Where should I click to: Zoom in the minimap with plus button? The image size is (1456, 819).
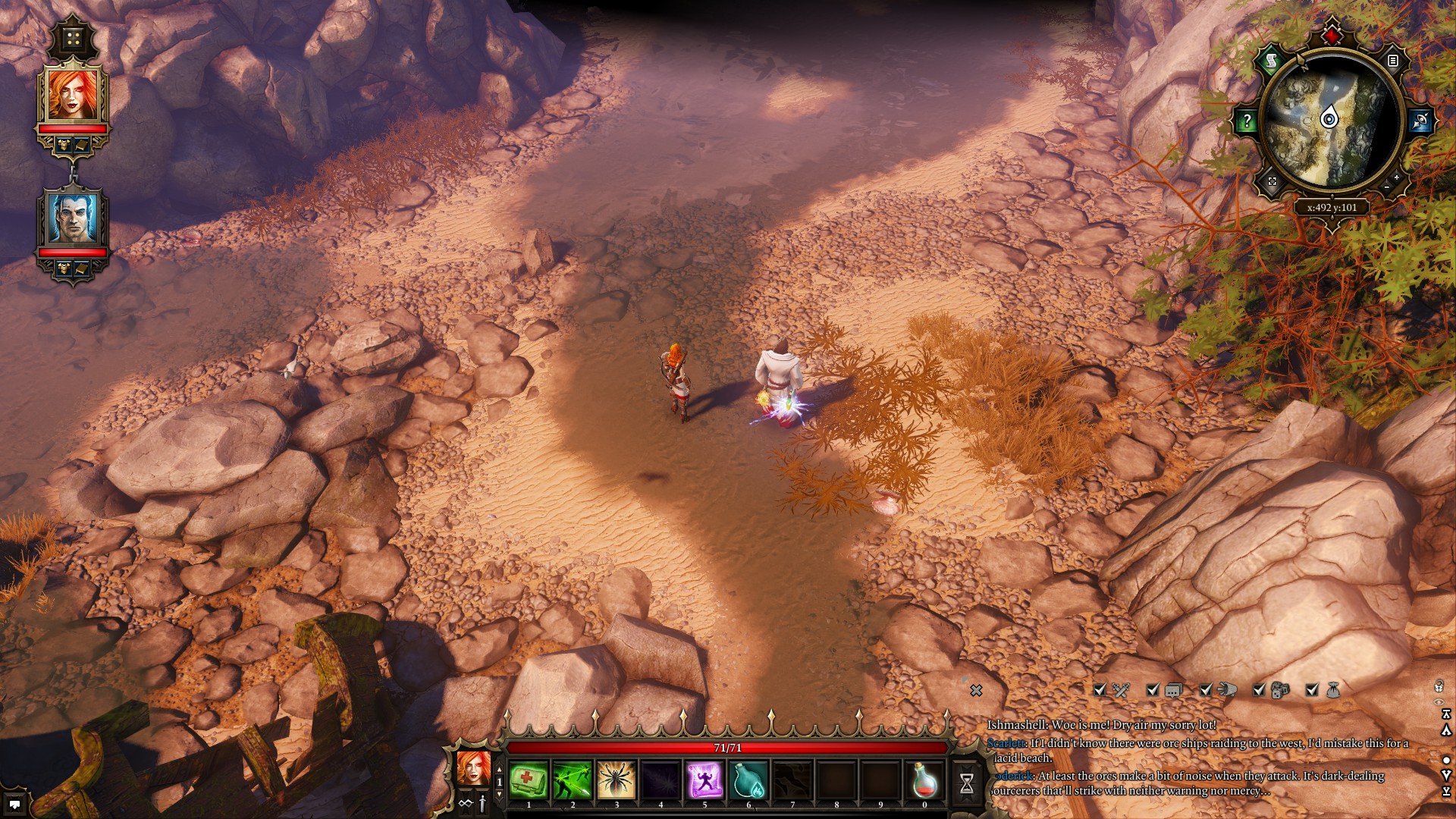coord(1397,177)
